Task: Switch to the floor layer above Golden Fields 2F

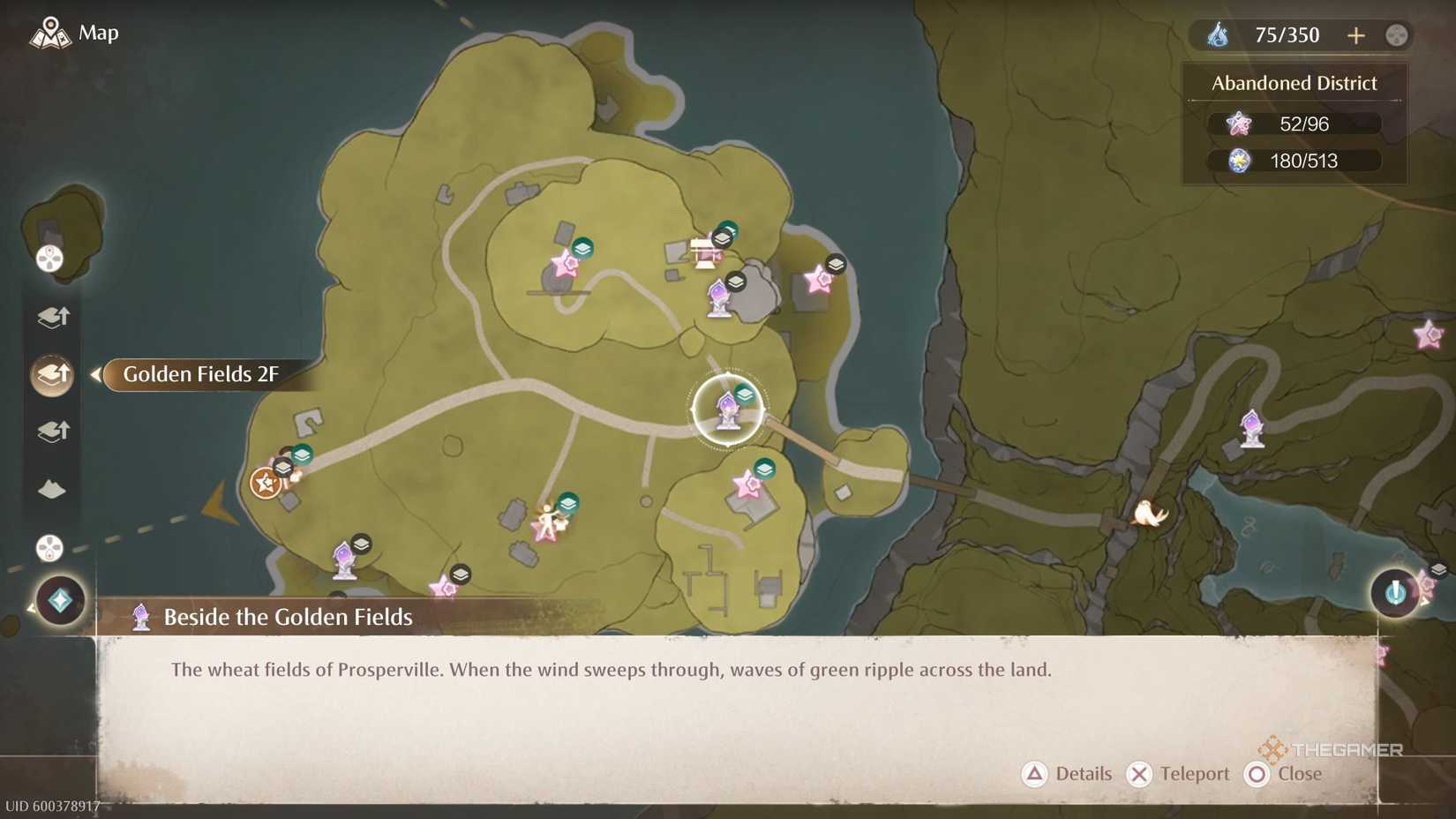Action: click(x=52, y=318)
